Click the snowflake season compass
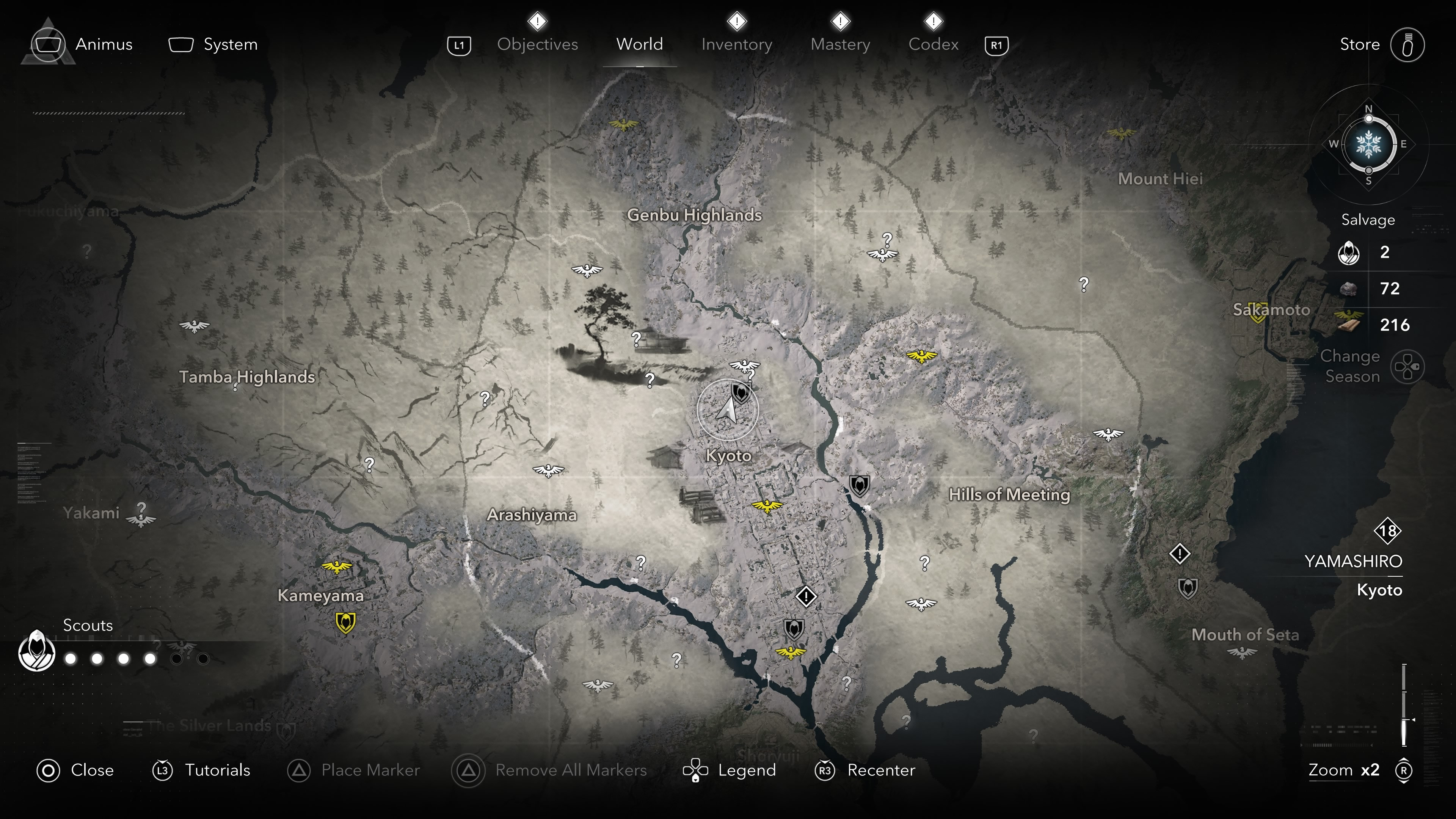This screenshot has width=1456, height=819. click(x=1368, y=144)
